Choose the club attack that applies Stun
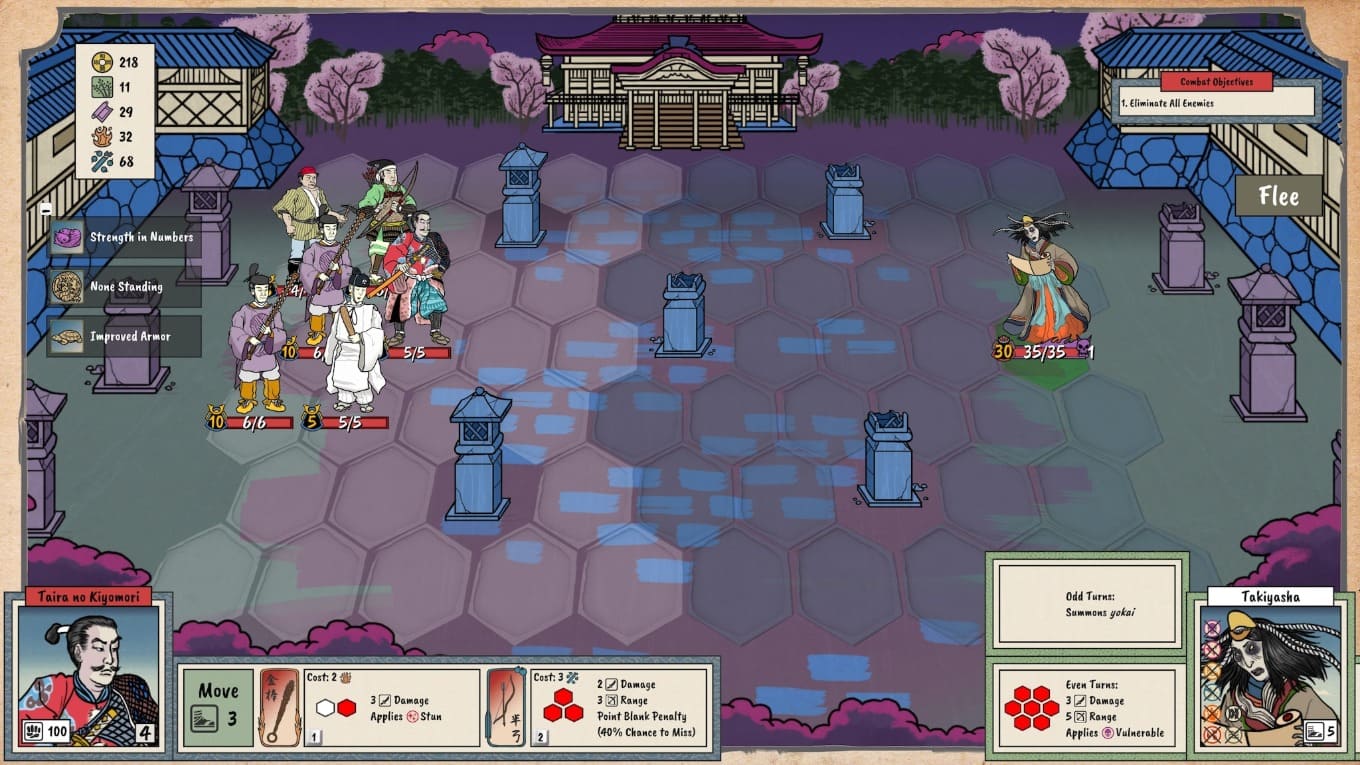Image resolution: width=1360 pixels, height=765 pixels. tap(371, 707)
